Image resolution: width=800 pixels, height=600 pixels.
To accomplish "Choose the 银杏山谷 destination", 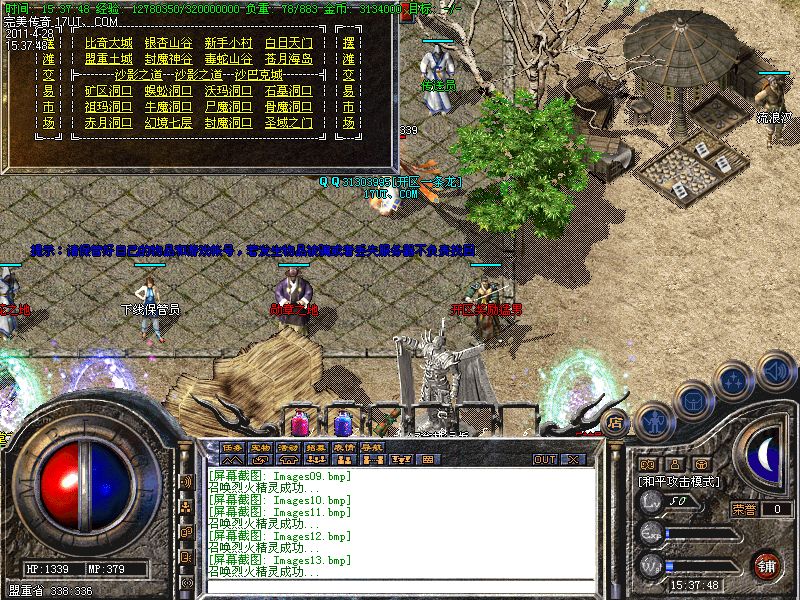I will pyautogui.click(x=168, y=43).
